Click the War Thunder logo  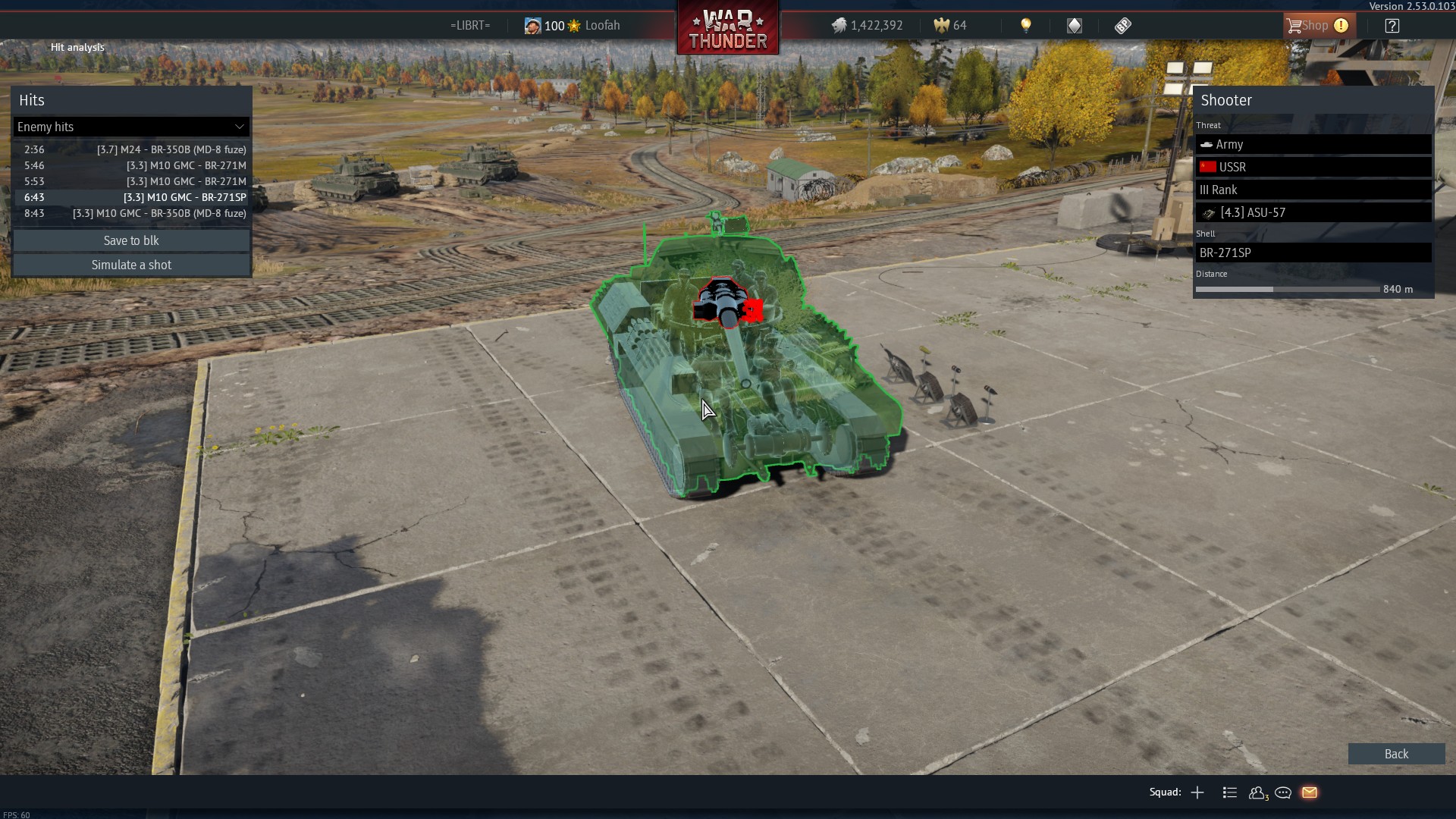(x=727, y=29)
